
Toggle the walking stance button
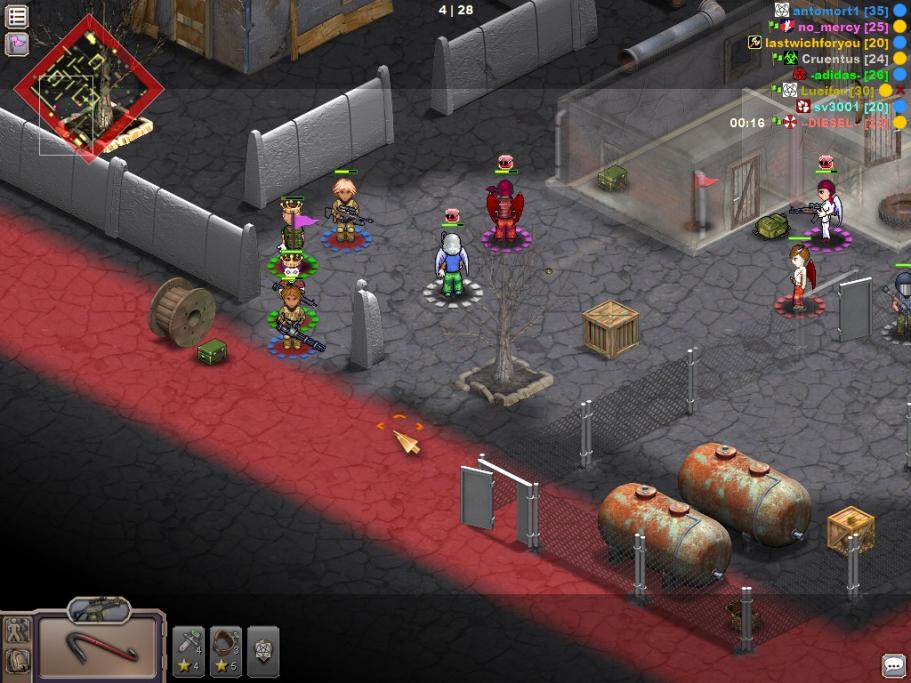click(x=17, y=632)
